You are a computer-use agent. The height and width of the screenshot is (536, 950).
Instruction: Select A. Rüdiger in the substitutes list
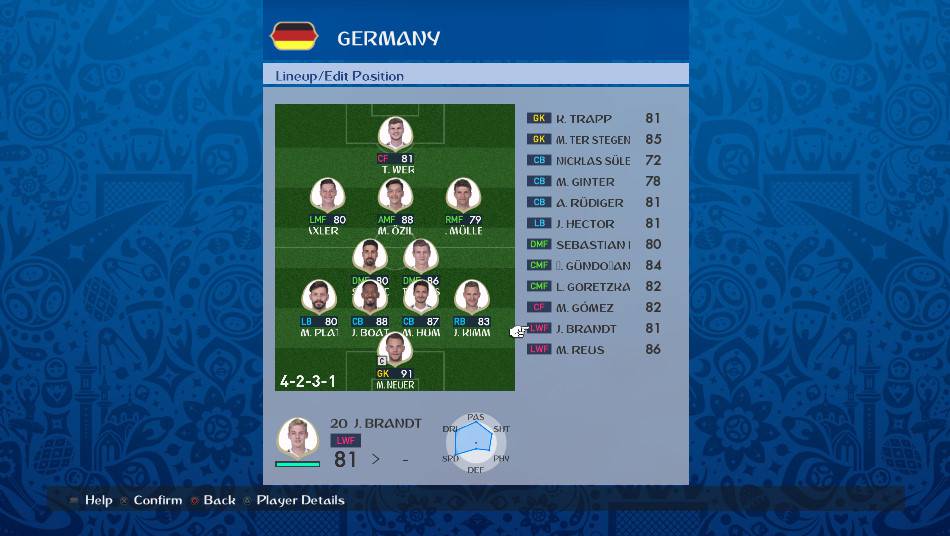pos(593,202)
